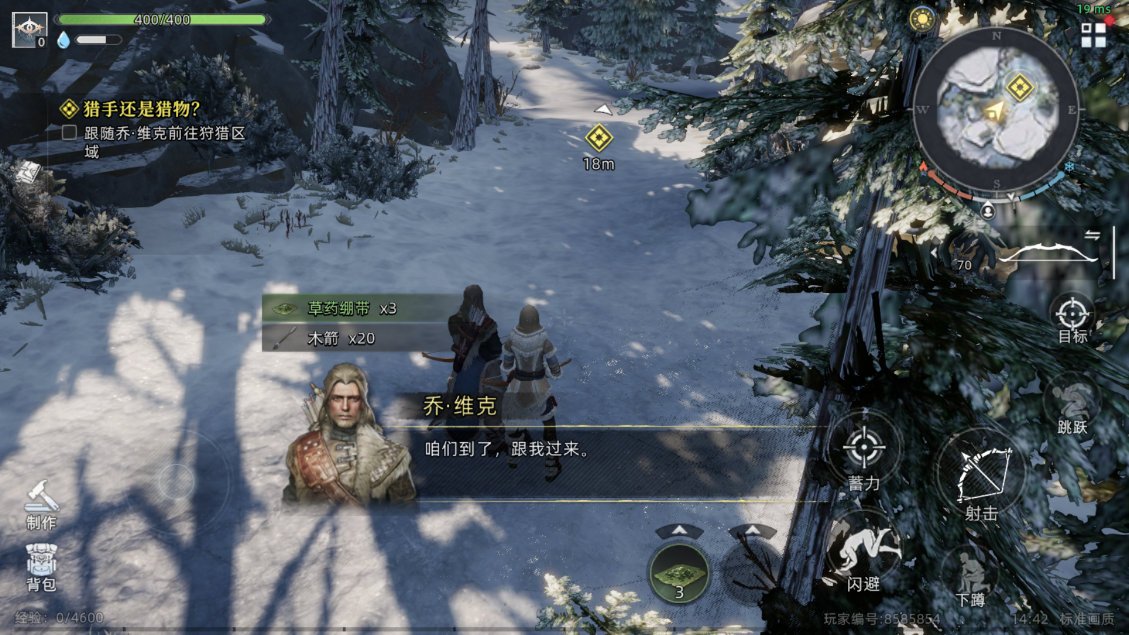Click the sun weather icon
Image resolution: width=1129 pixels, height=635 pixels.
tap(921, 19)
